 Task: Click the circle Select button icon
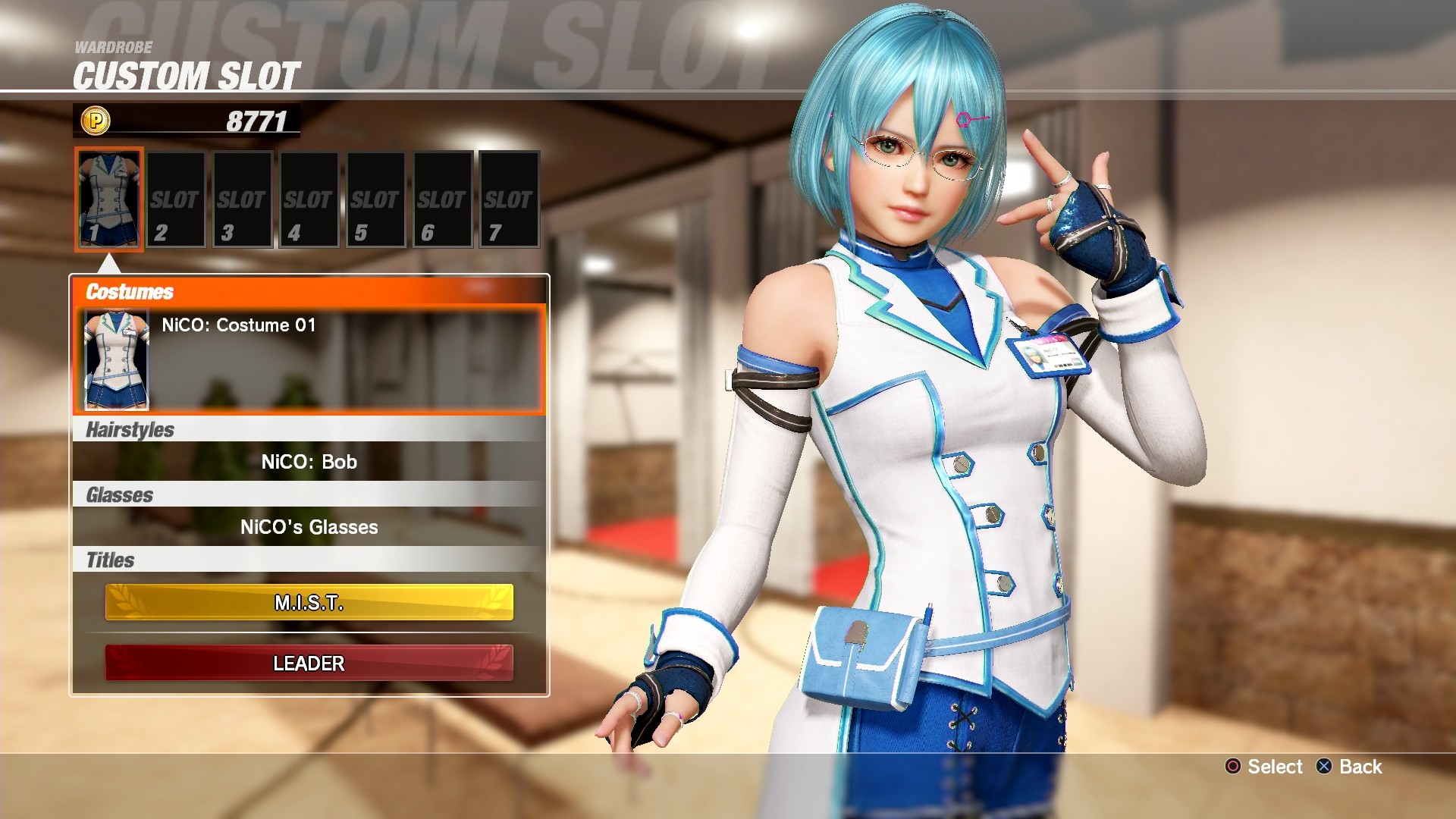click(x=1232, y=767)
